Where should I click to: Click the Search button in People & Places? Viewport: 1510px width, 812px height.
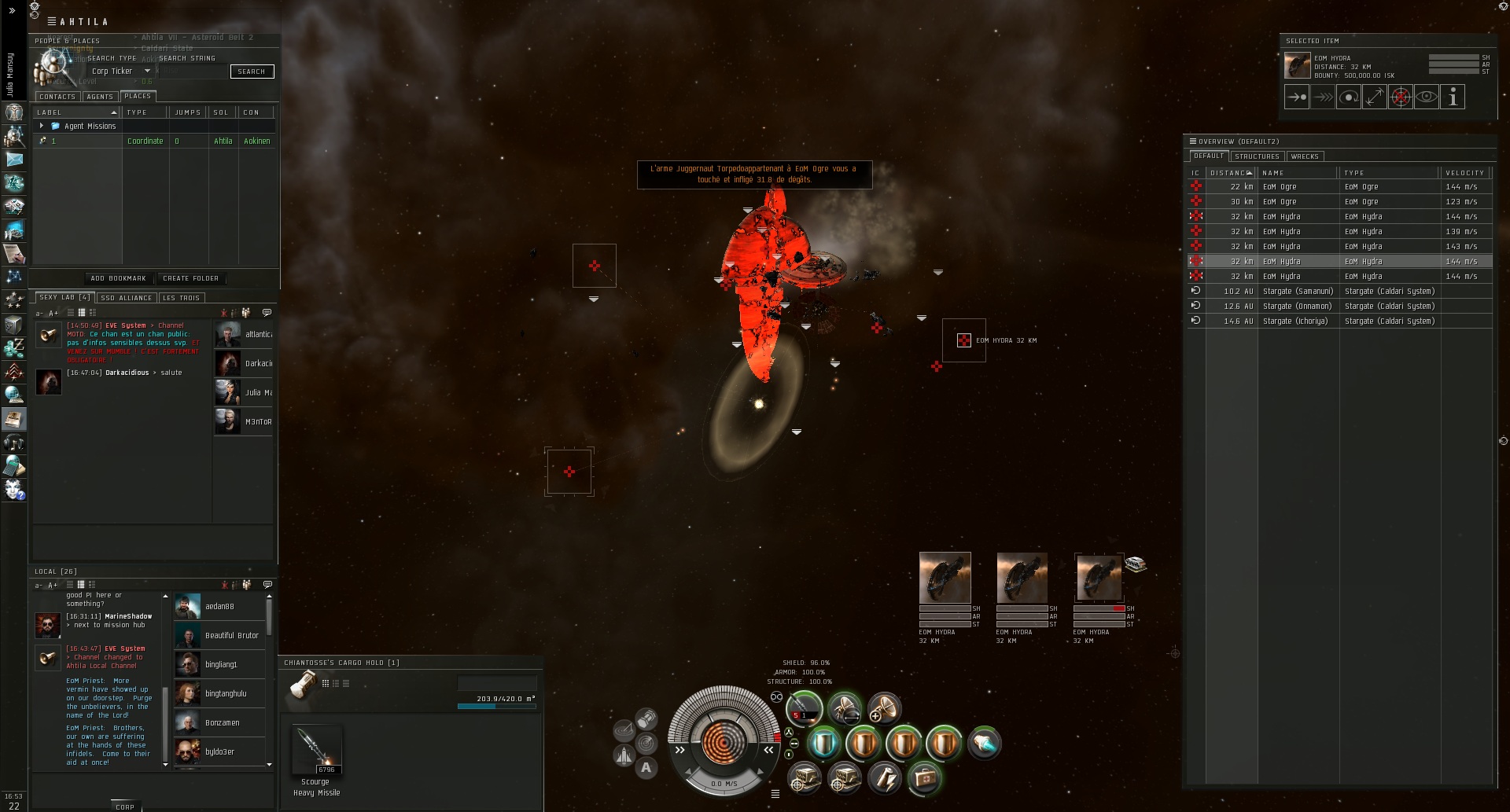pyautogui.click(x=252, y=72)
